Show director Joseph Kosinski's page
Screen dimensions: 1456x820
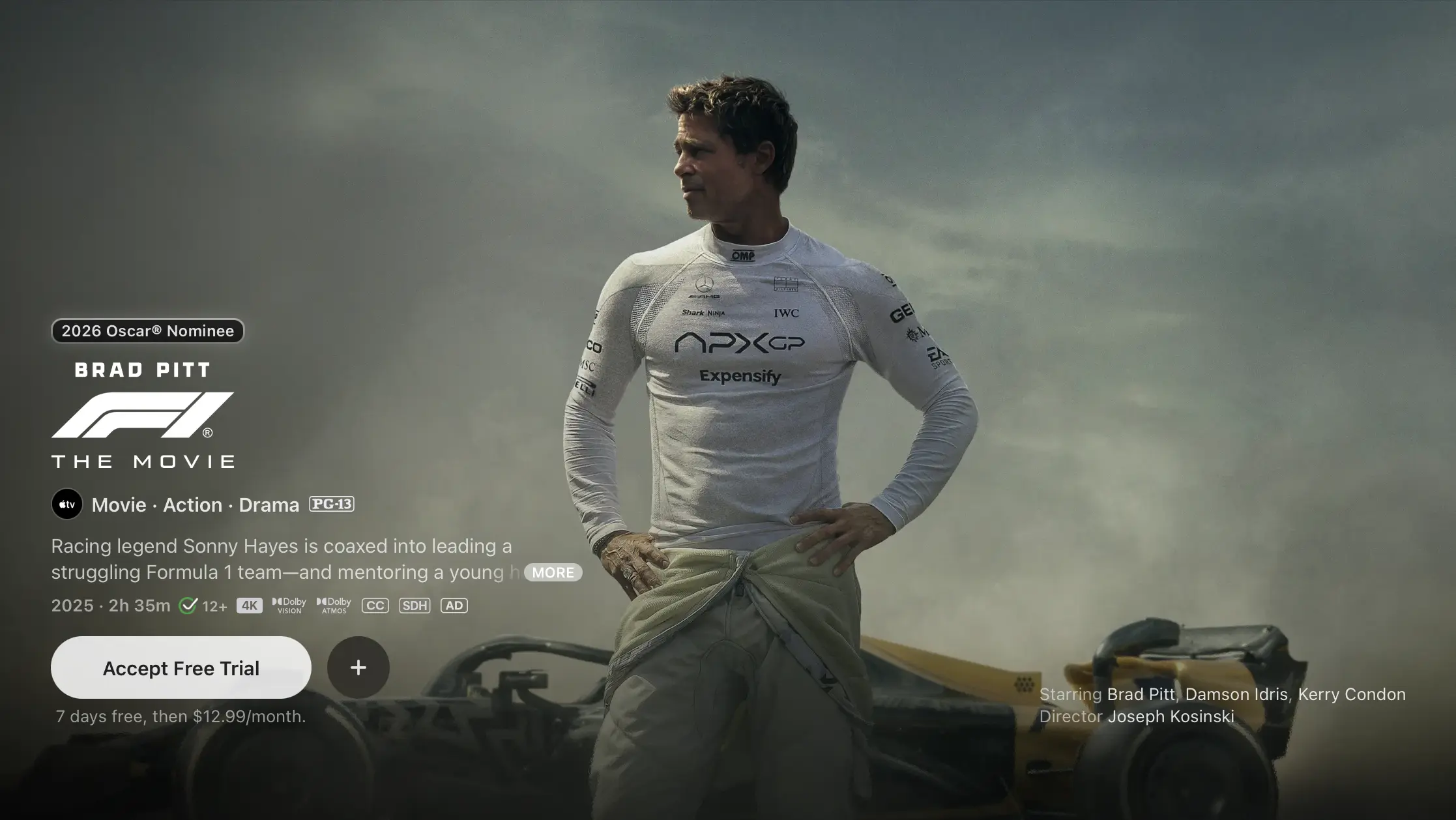tap(1171, 716)
